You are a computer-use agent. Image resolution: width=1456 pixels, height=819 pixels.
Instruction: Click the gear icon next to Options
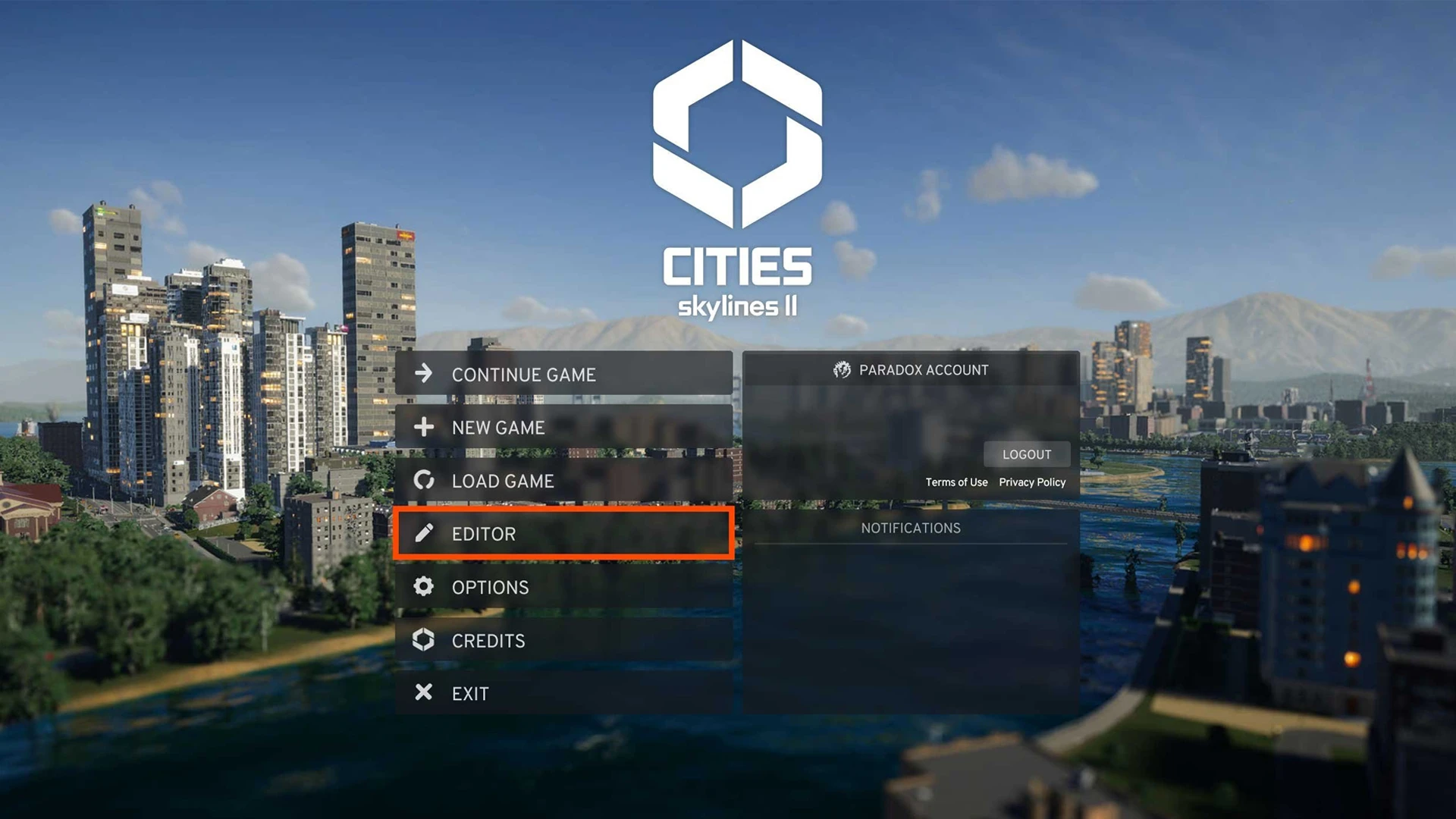coord(423,587)
